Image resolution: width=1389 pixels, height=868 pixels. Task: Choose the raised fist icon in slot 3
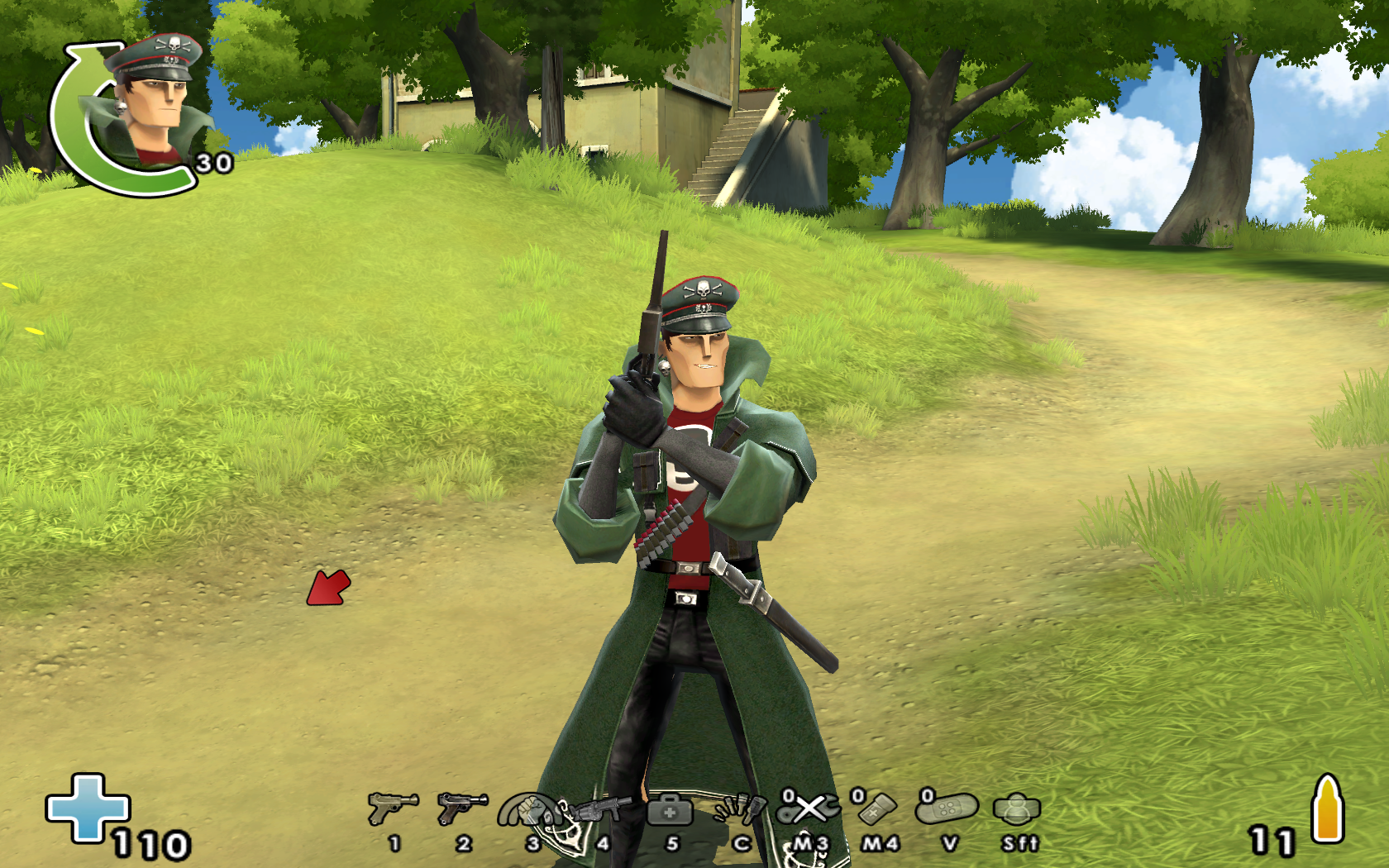(x=530, y=811)
